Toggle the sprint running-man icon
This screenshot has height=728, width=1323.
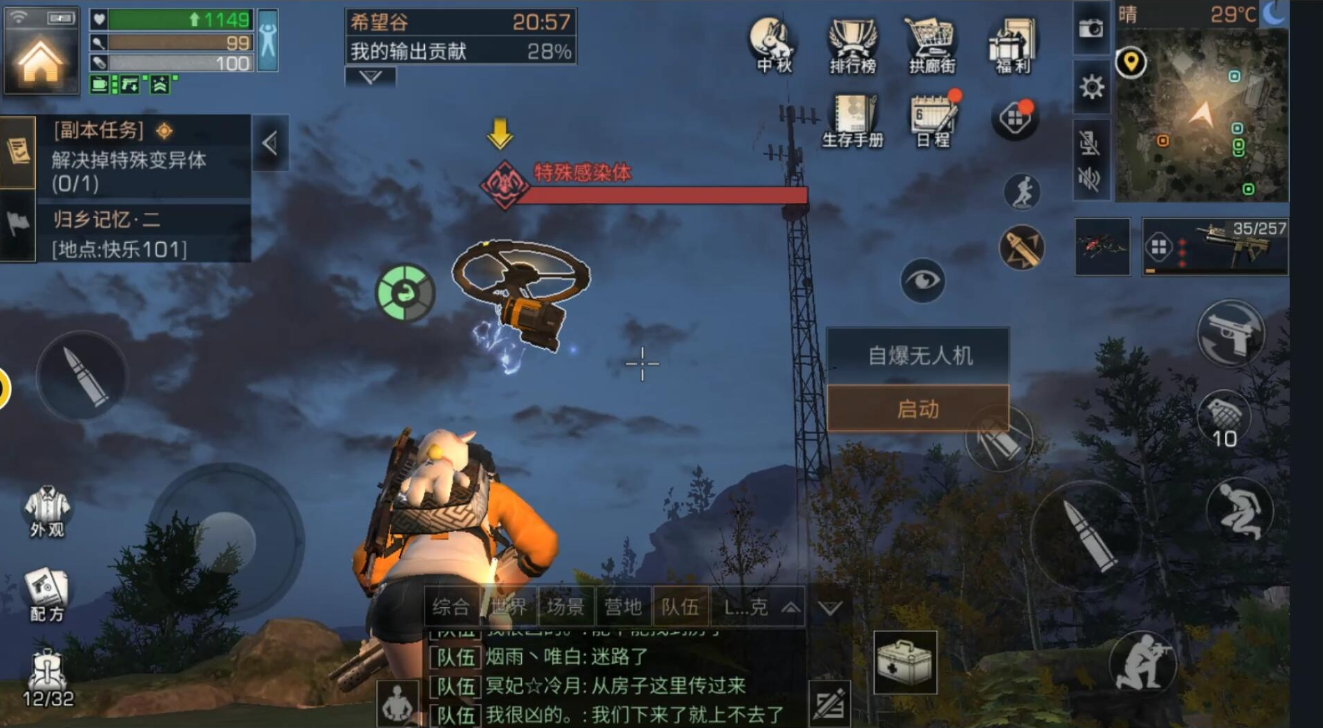[1024, 190]
